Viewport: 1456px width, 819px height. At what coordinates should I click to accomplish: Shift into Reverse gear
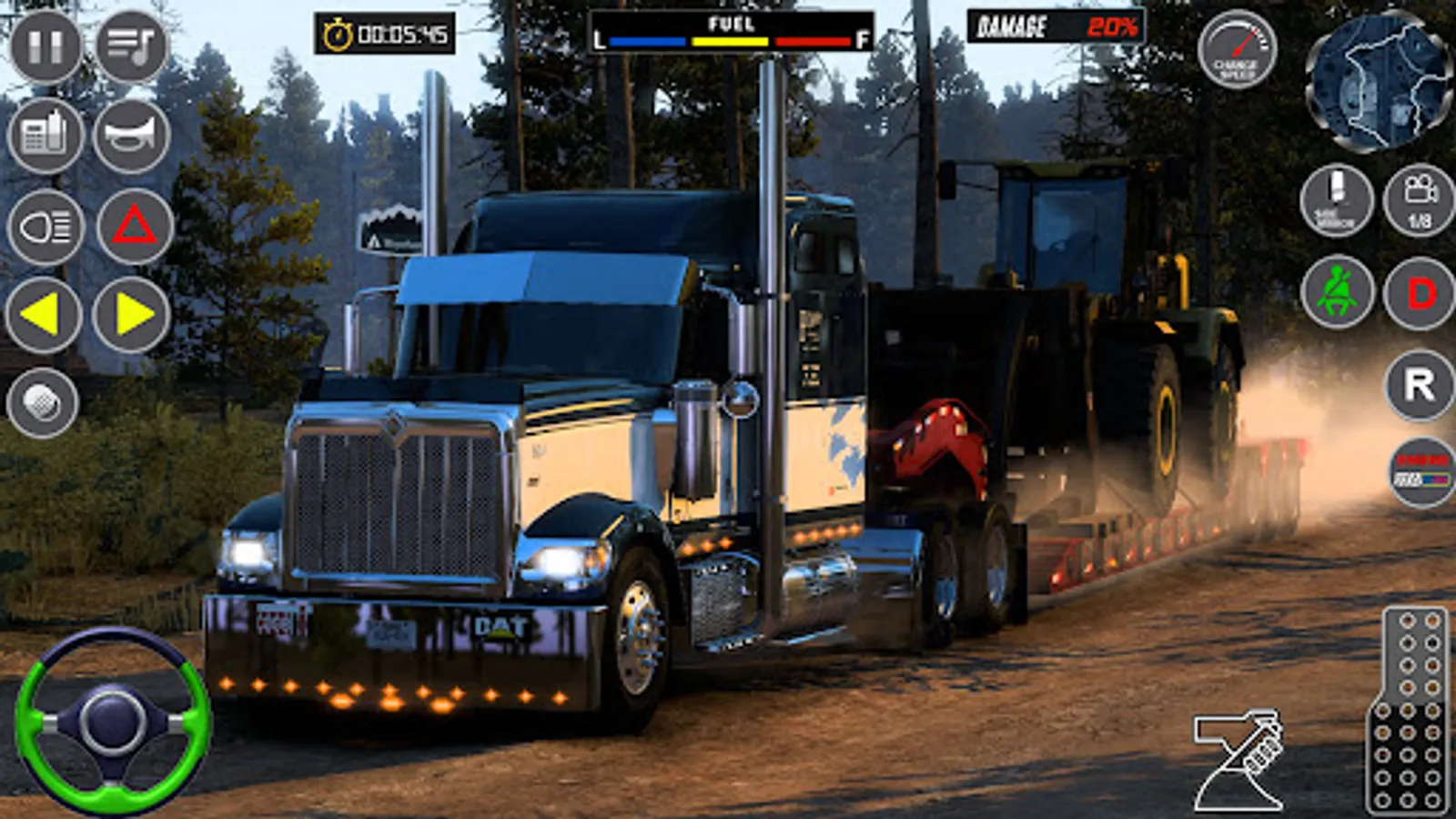[x=1420, y=385]
